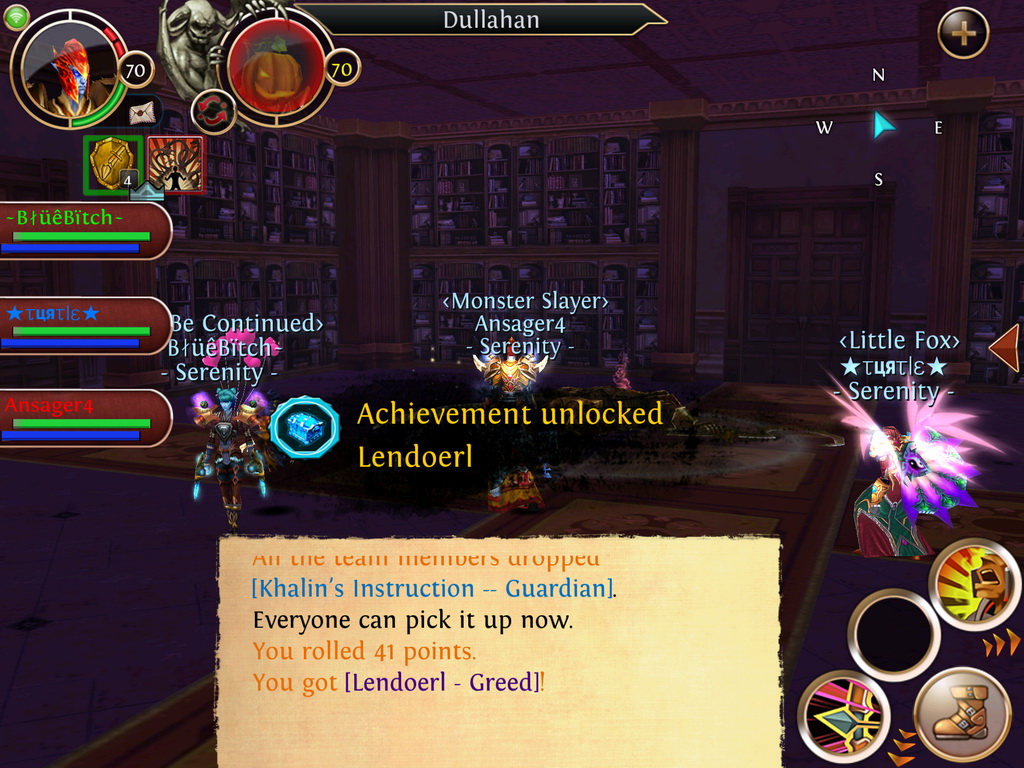Open the Khalin's Instruction -- Guardian item link
Image resolution: width=1024 pixels, height=768 pixels.
click(432, 588)
